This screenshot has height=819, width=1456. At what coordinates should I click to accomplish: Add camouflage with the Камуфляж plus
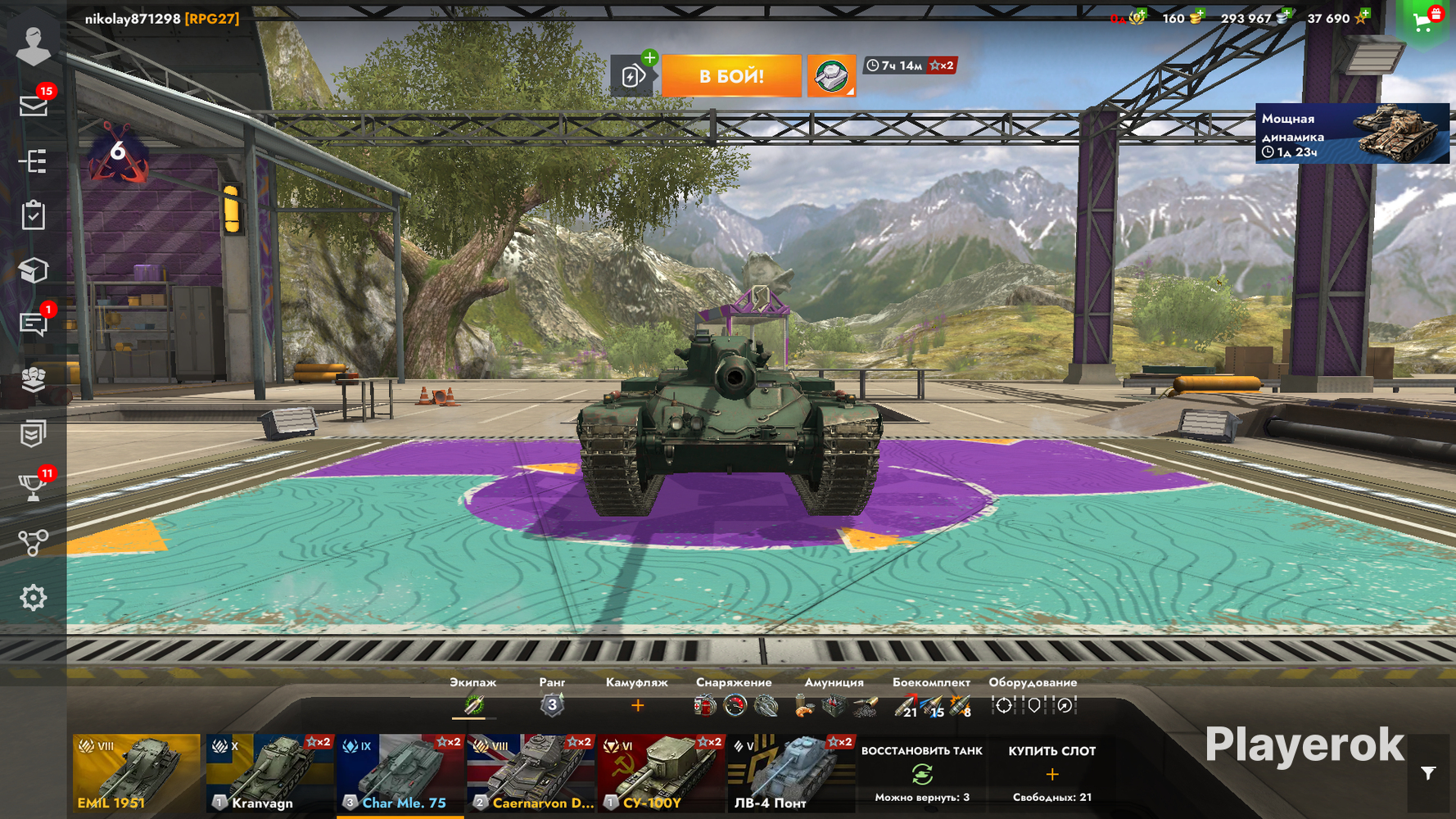pyautogui.click(x=637, y=705)
